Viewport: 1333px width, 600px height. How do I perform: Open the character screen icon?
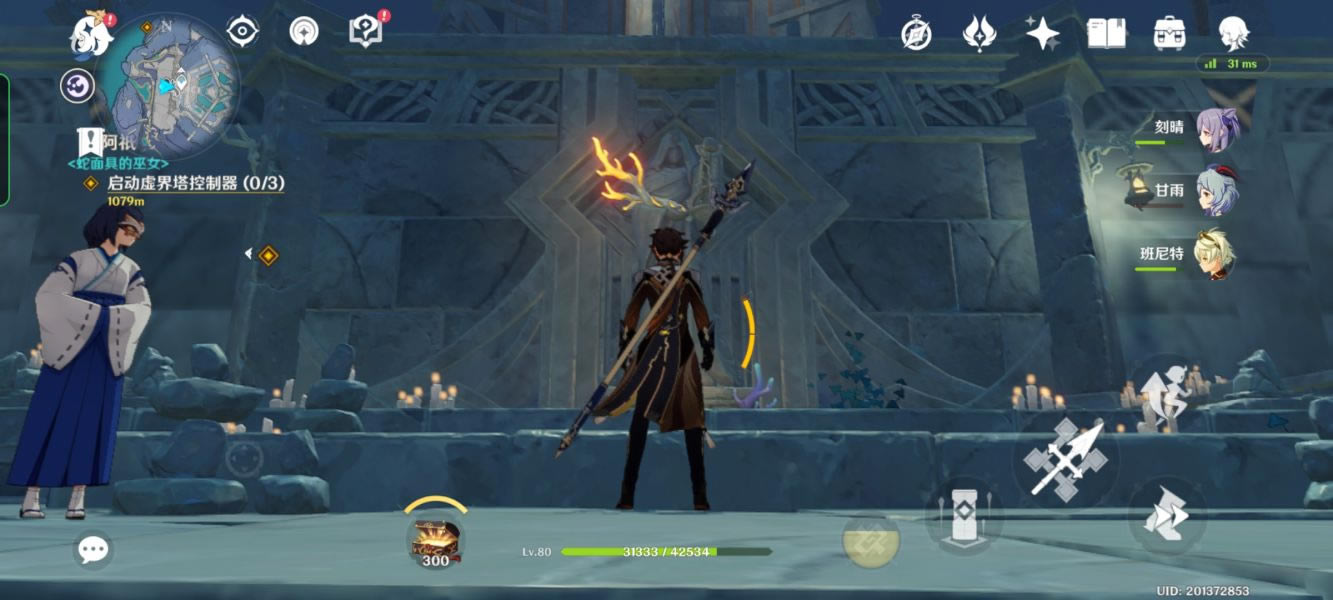[1233, 34]
